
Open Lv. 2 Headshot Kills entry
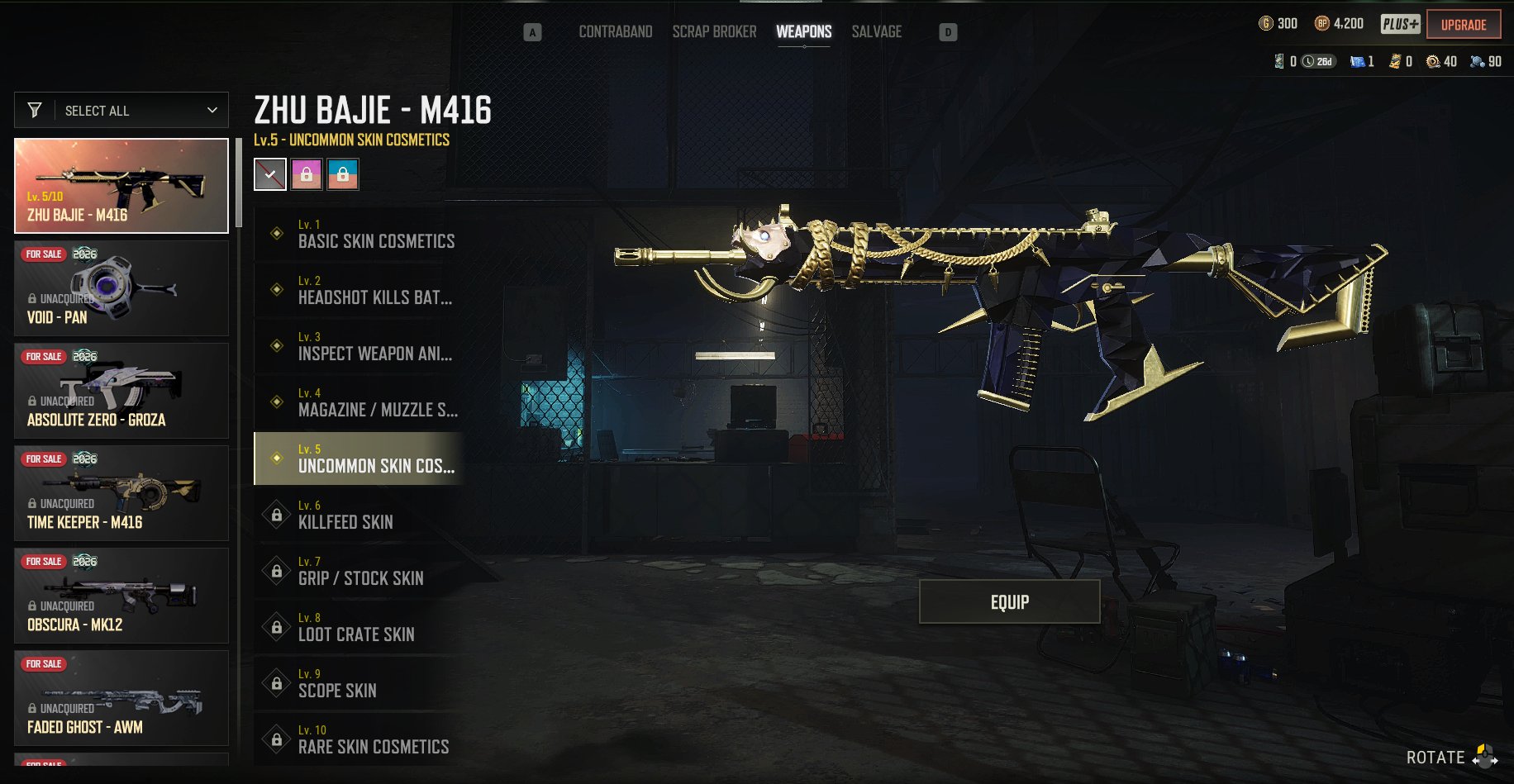pos(359,290)
